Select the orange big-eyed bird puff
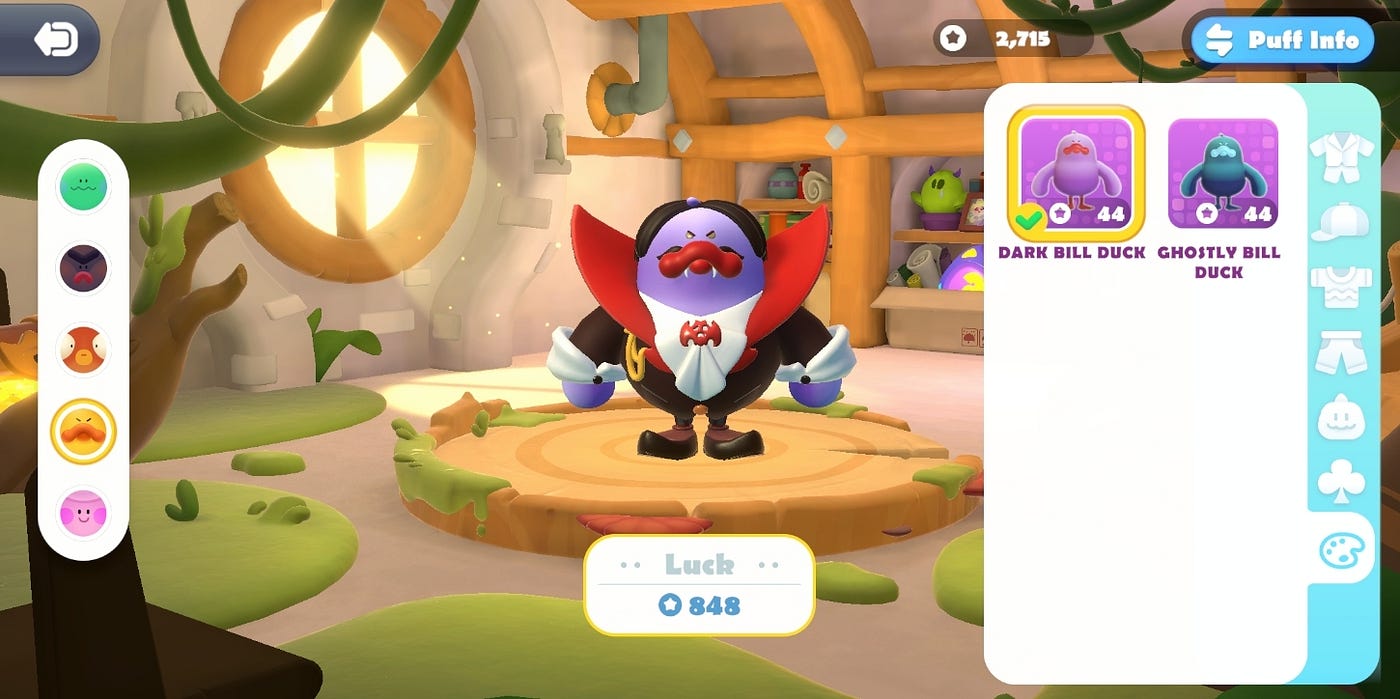This screenshot has width=1400, height=699. [x=83, y=350]
